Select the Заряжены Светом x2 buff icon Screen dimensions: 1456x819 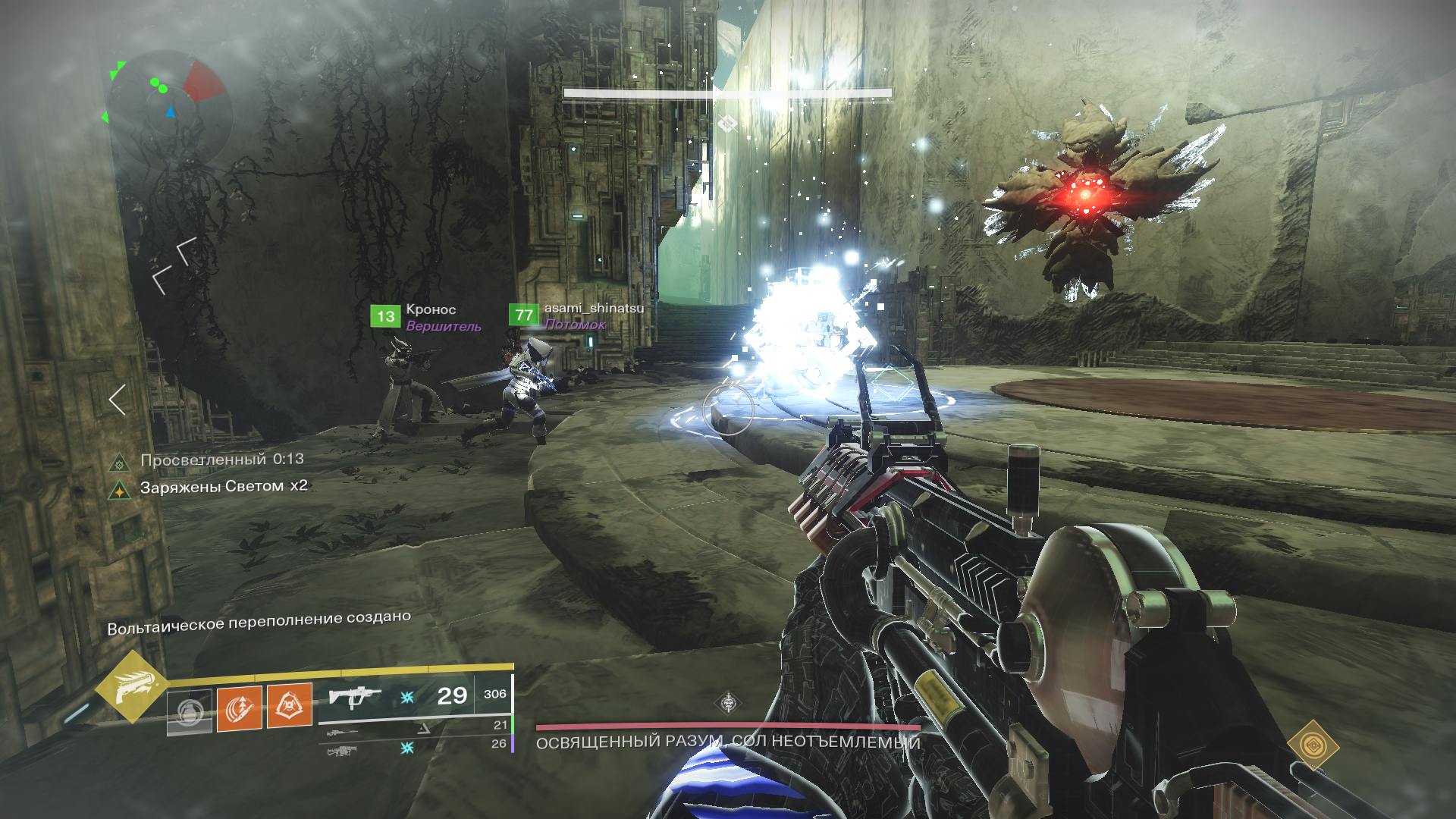pyautogui.click(x=119, y=491)
